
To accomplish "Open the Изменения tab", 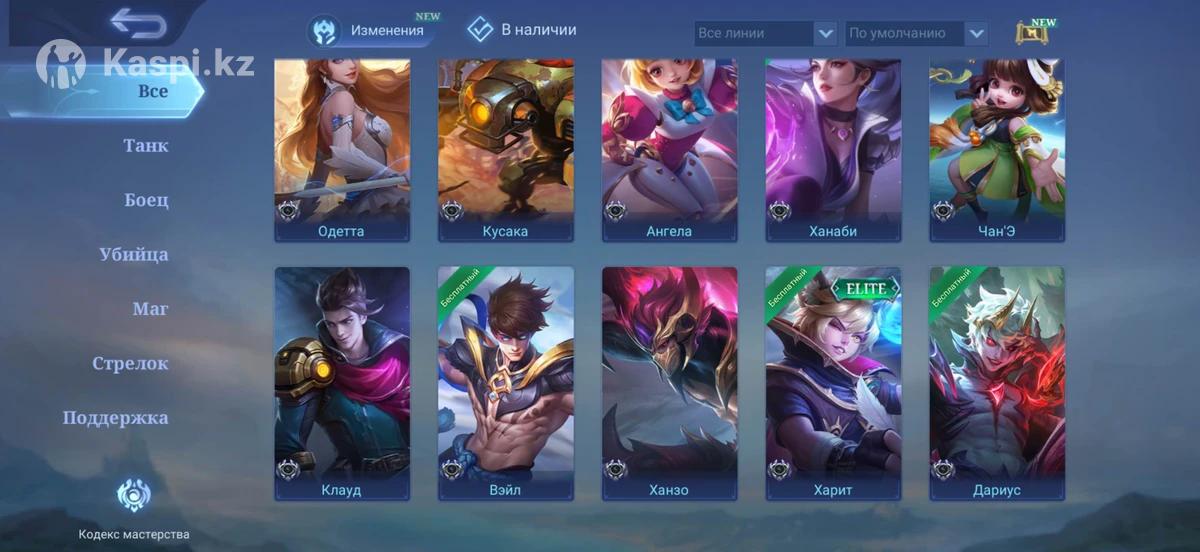I will click(x=372, y=31).
